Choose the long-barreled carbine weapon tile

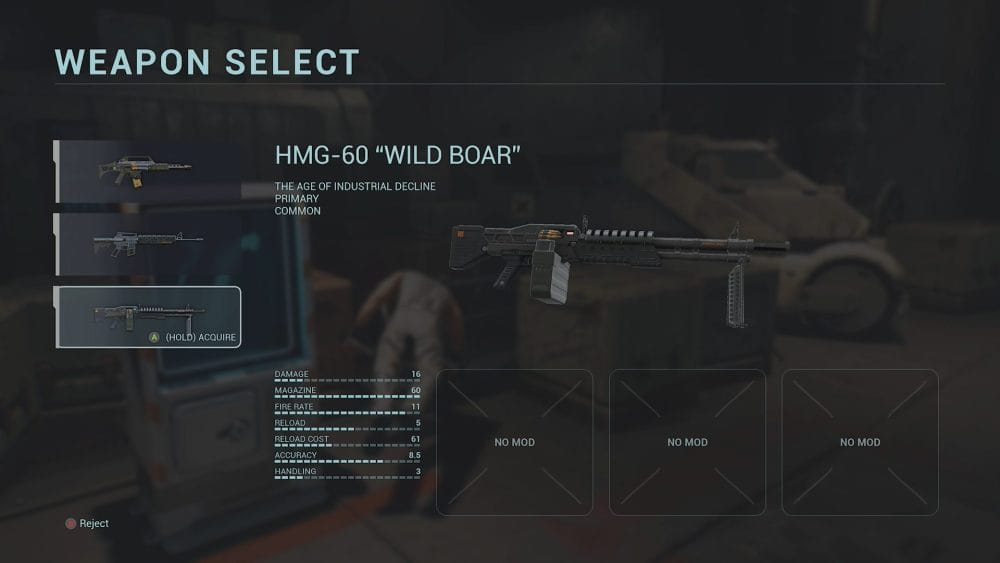(x=148, y=243)
